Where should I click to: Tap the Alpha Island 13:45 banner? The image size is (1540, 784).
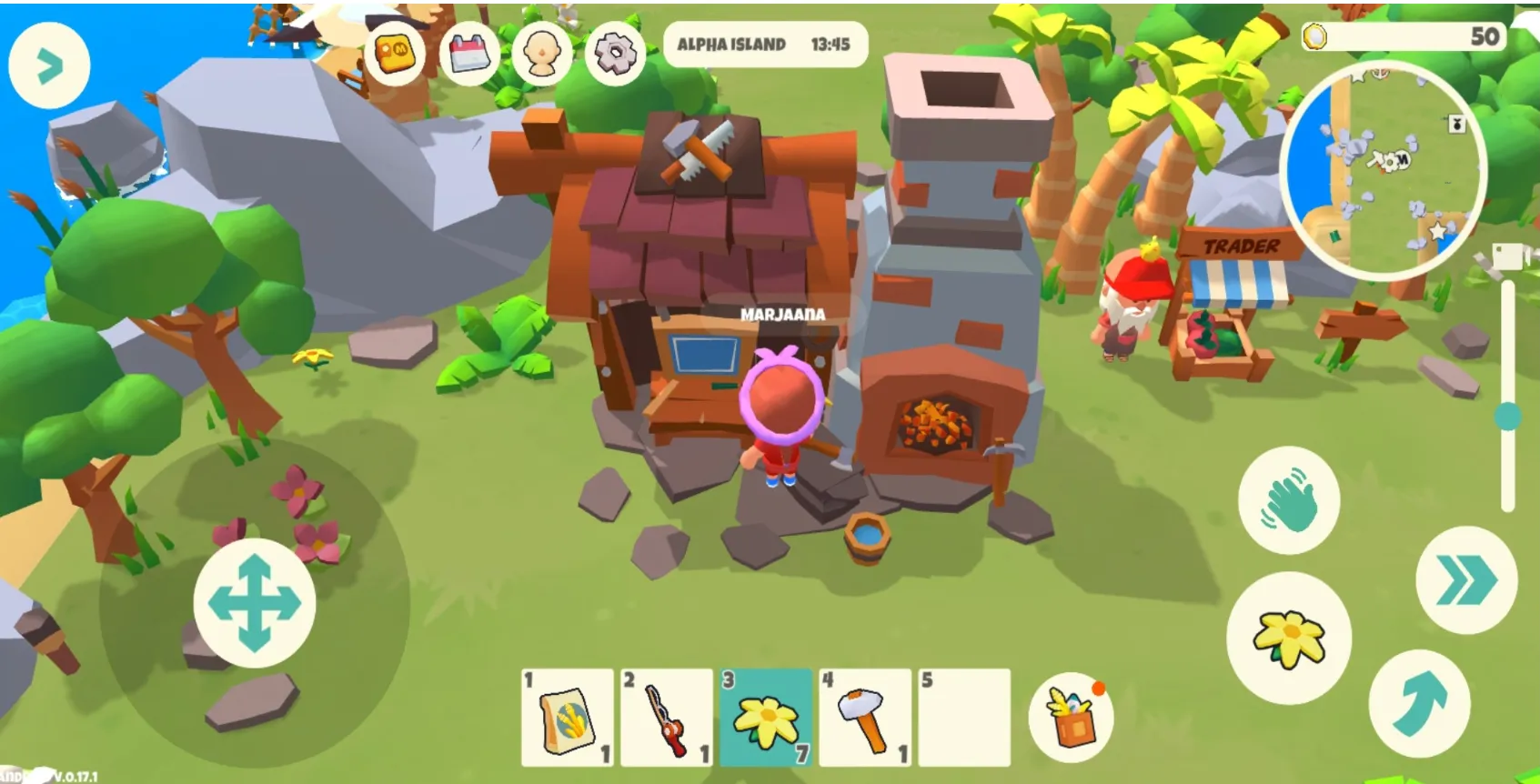[x=769, y=44]
